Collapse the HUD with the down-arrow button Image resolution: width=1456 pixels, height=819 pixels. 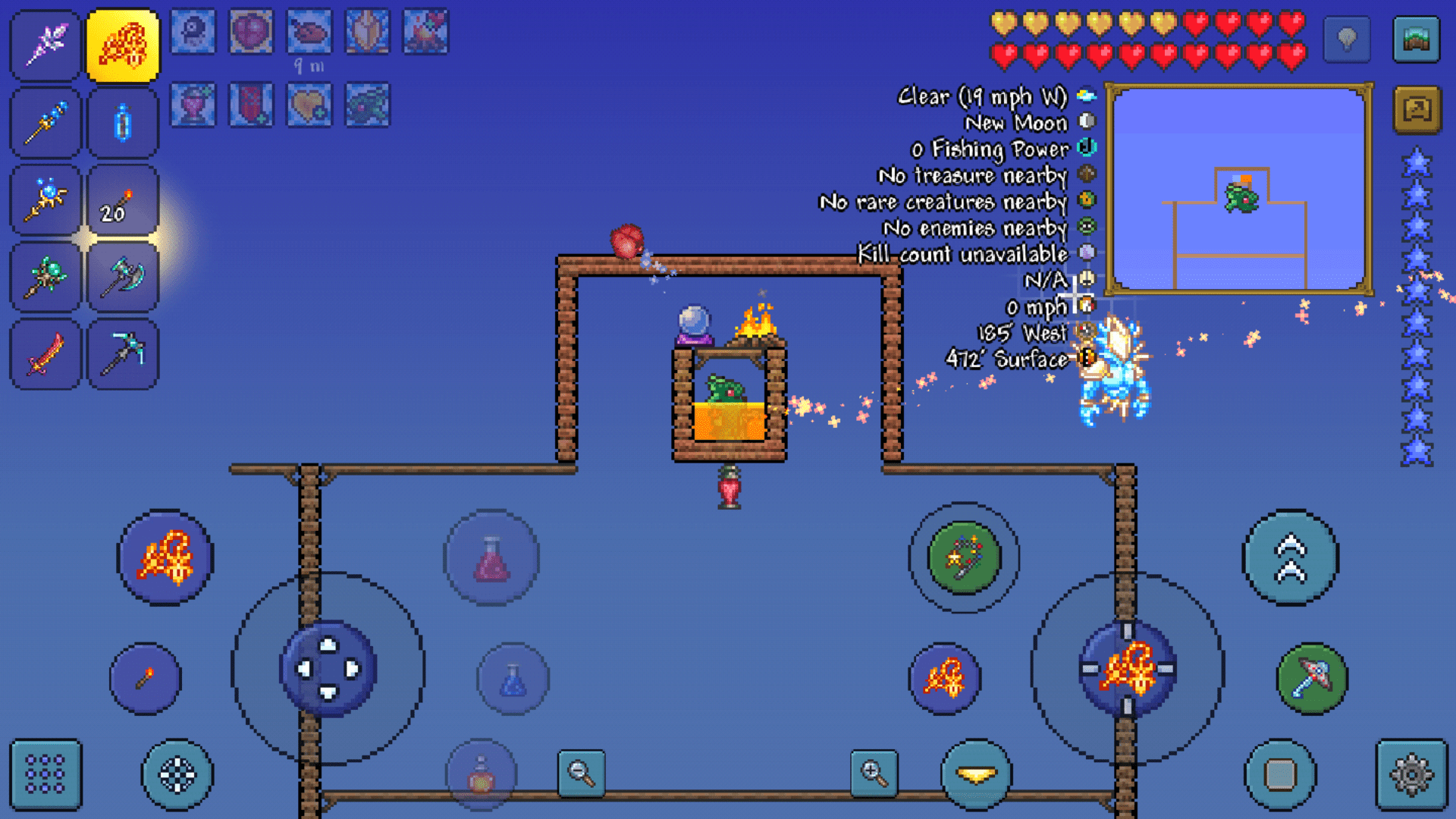[x=977, y=774]
